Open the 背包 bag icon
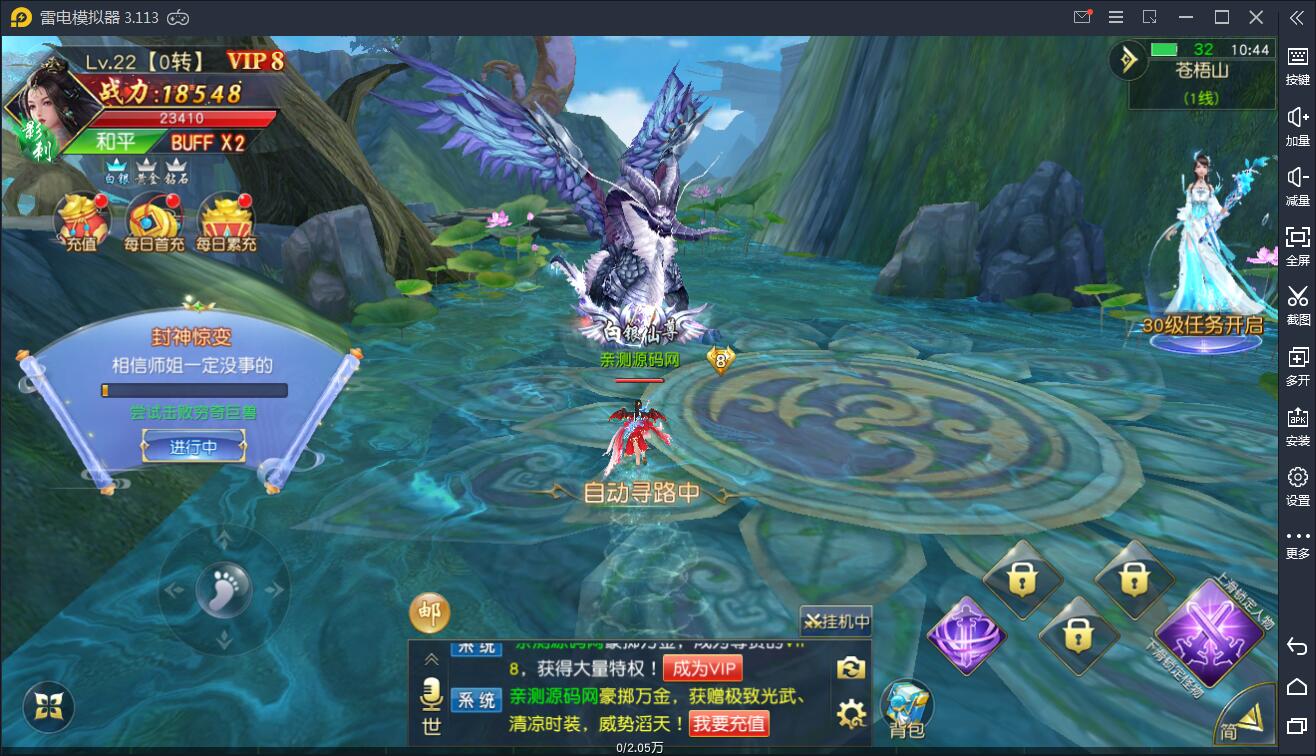This screenshot has width=1316, height=756. click(906, 708)
